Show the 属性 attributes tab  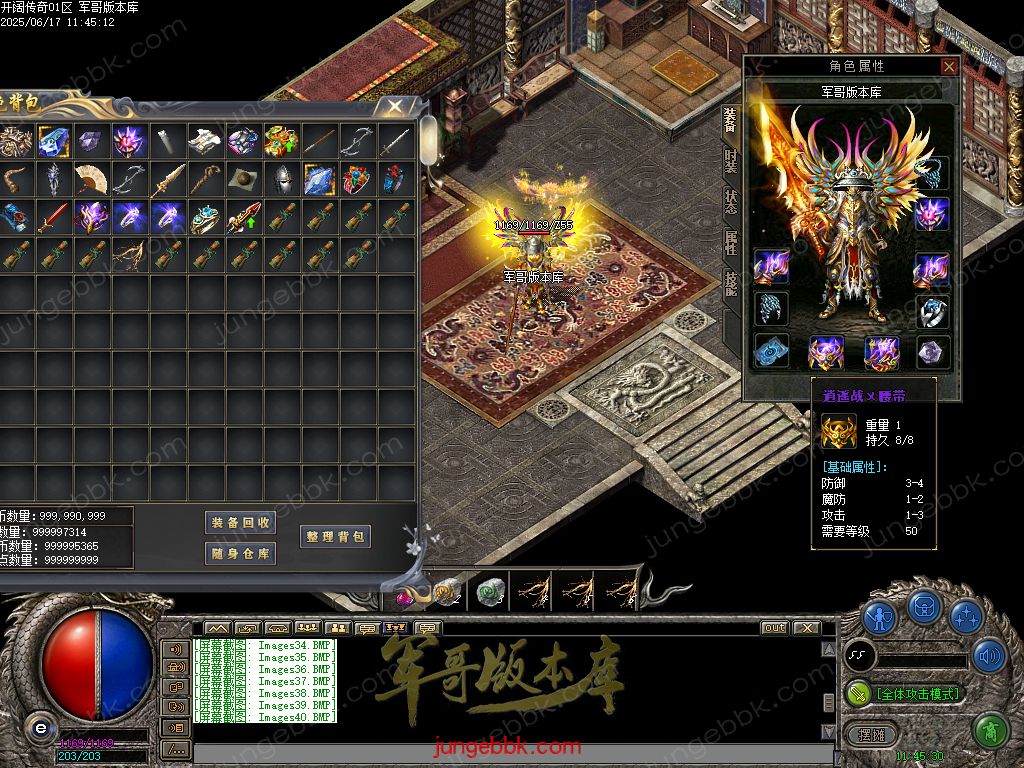coord(731,242)
